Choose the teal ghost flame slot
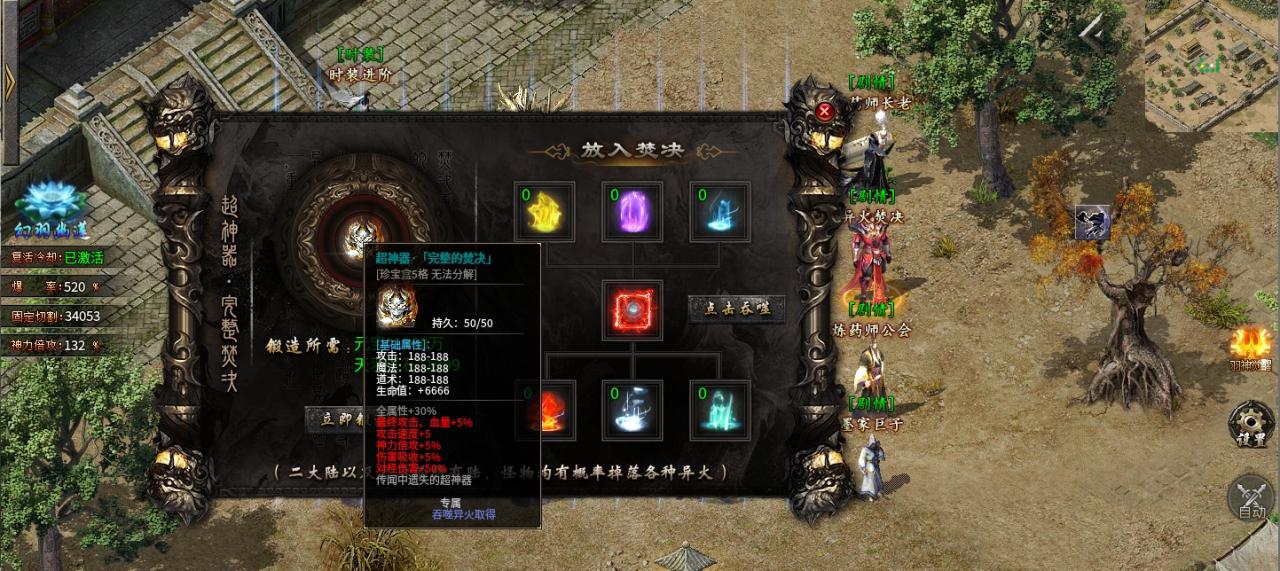1280x571 pixels. [x=719, y=409]
